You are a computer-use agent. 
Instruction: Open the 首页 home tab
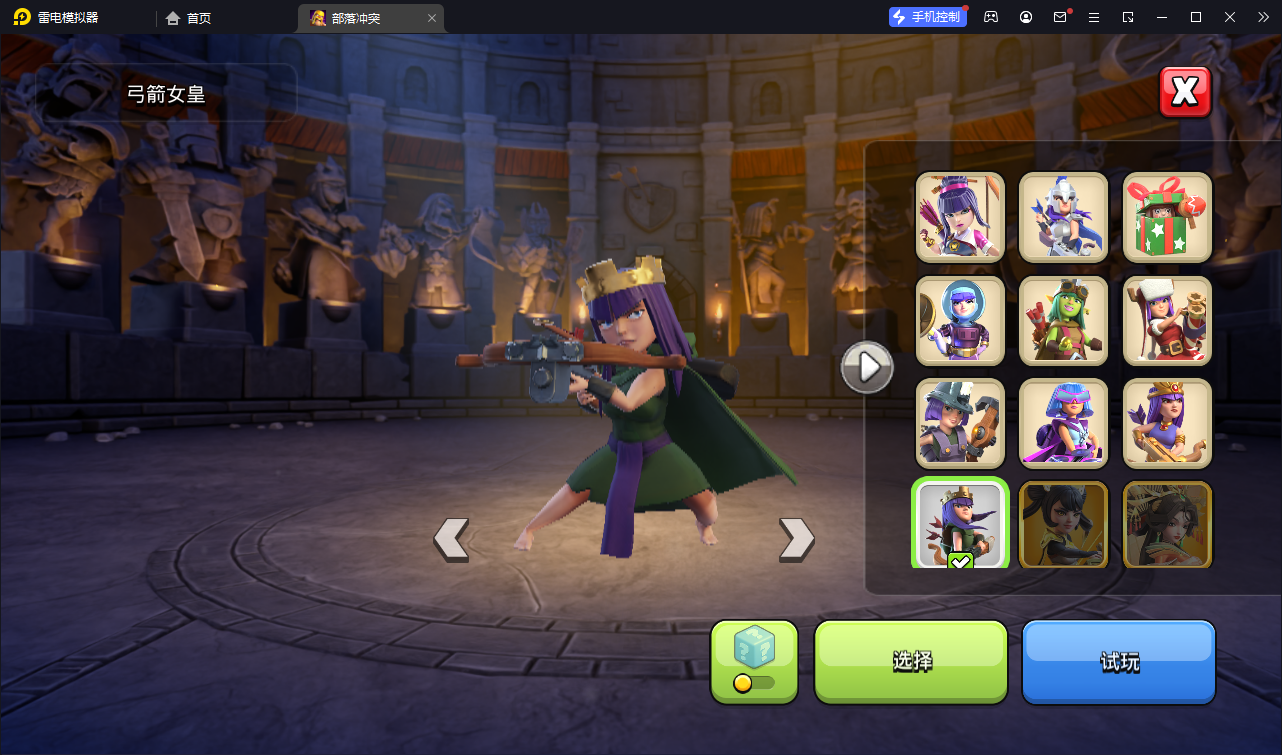pos(189,18)
